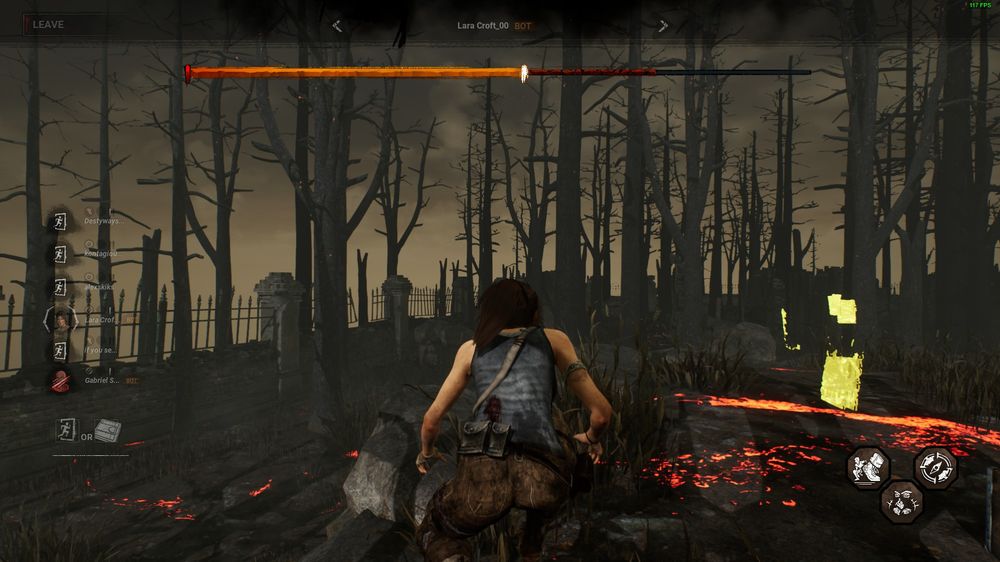Select the Gabriel S. bot entry
Image resolution: width=1000 pixels, height=562 pixels.
(105, 380)
